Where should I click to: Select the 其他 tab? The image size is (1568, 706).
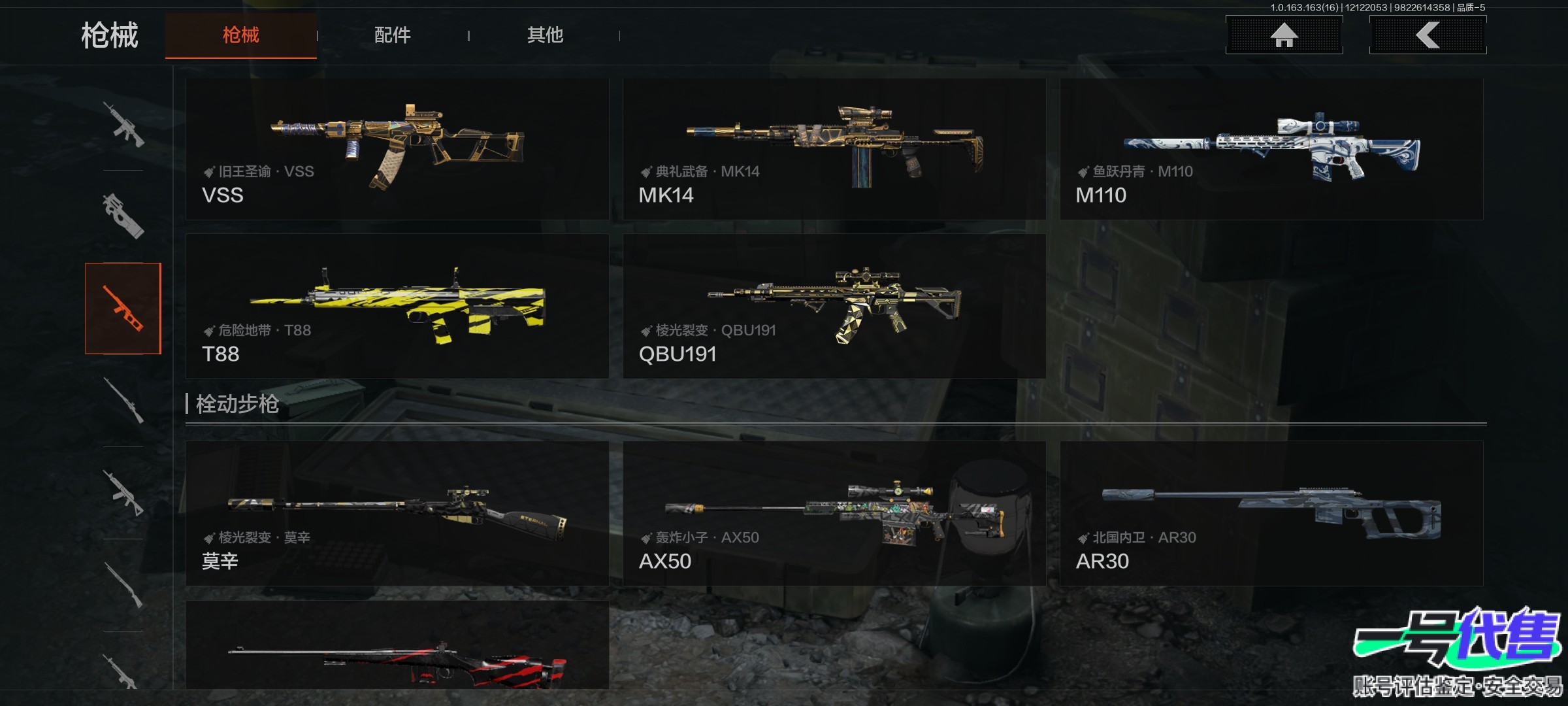[x=545, y=35]
